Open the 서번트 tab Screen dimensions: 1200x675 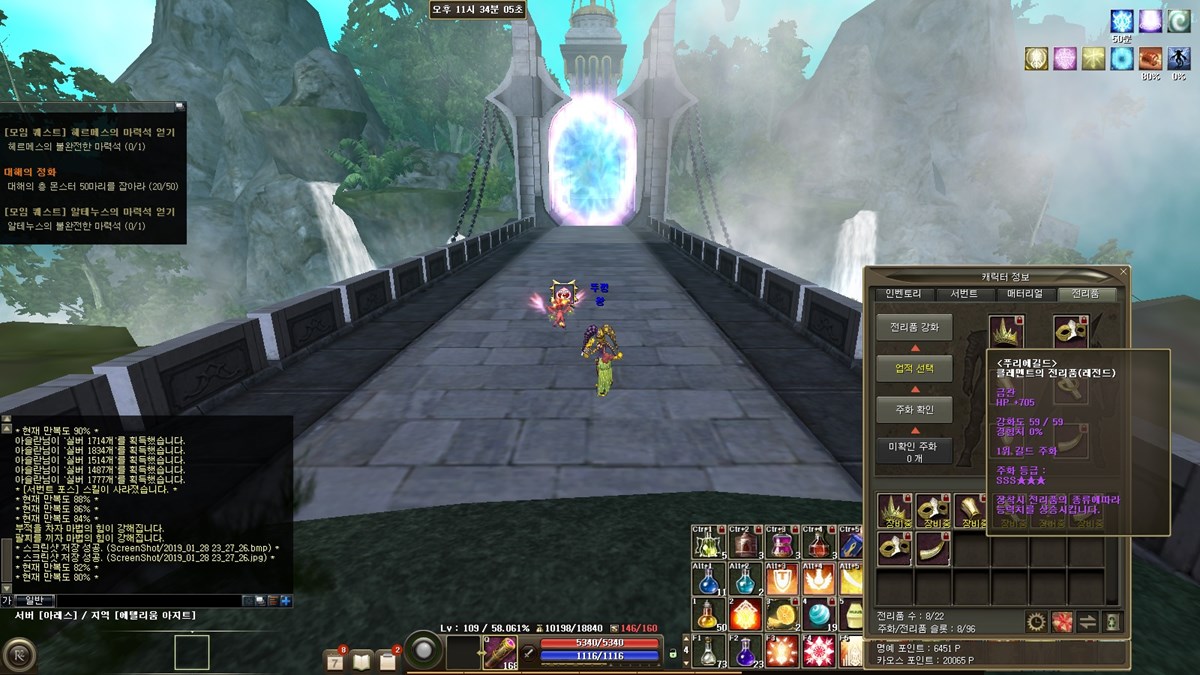click(x=964, y=294)
